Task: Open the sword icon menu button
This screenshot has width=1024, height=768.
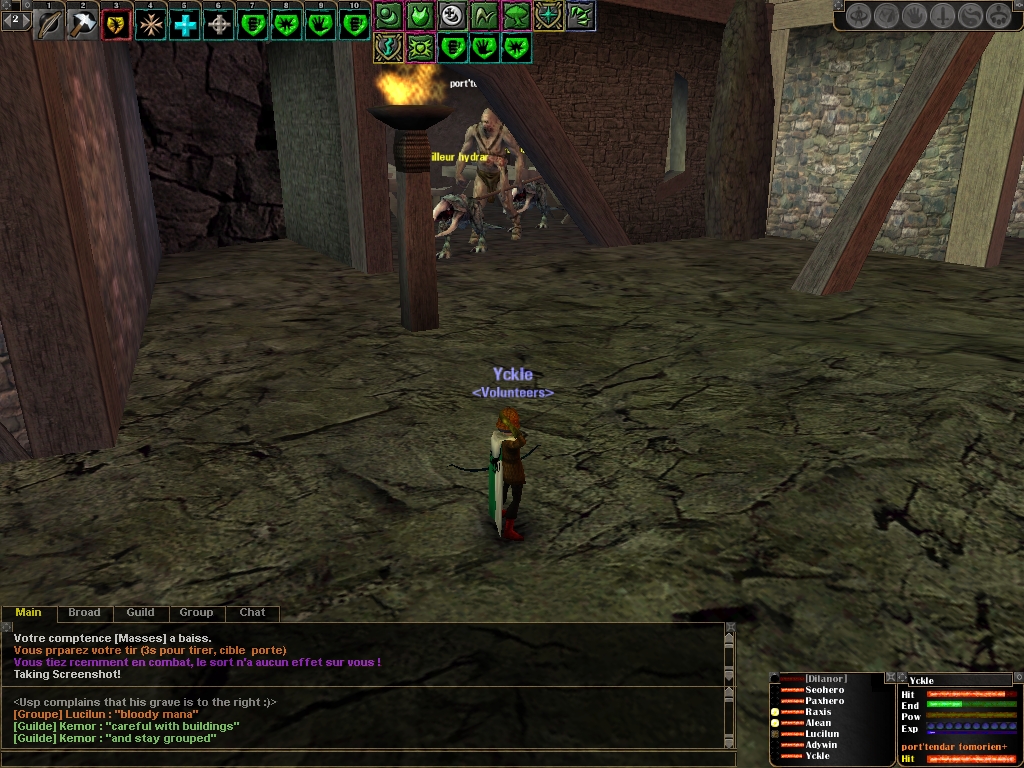Action: click(x=942, y=16)
